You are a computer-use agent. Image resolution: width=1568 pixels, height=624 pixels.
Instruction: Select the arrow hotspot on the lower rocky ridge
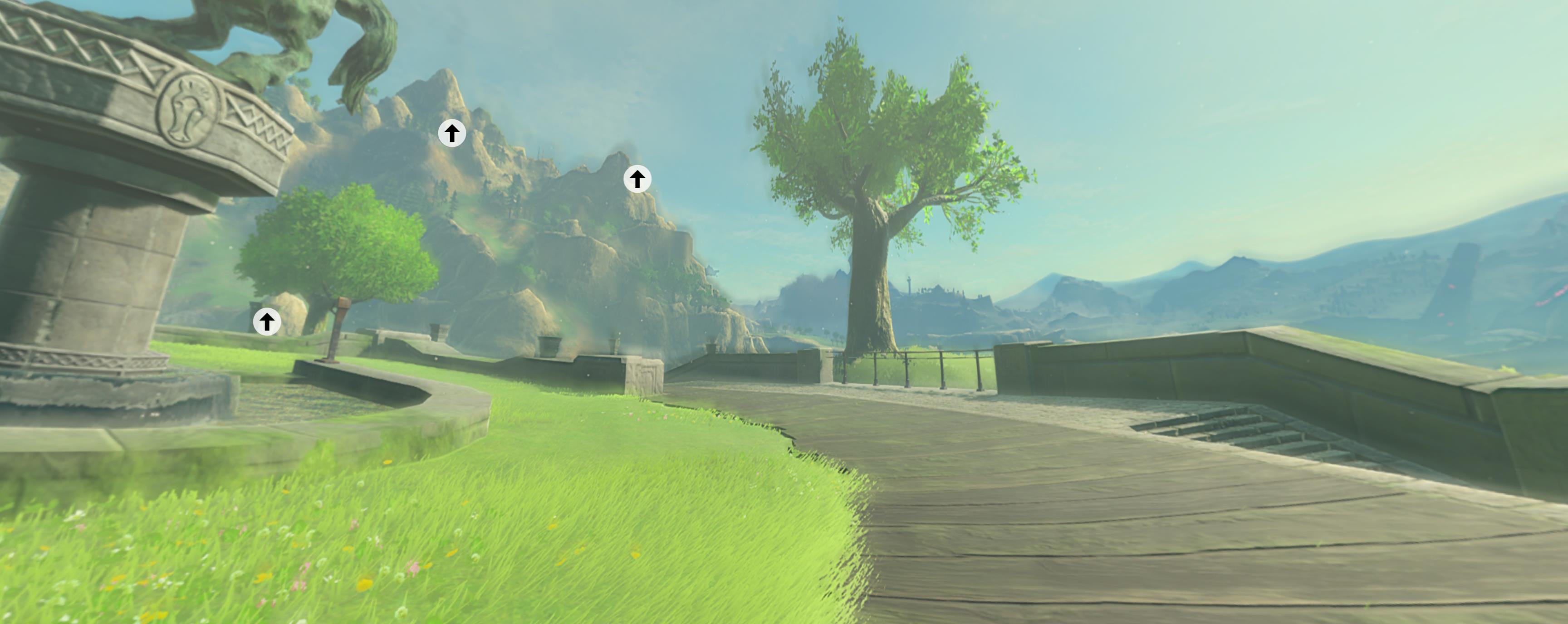point(637,180)
